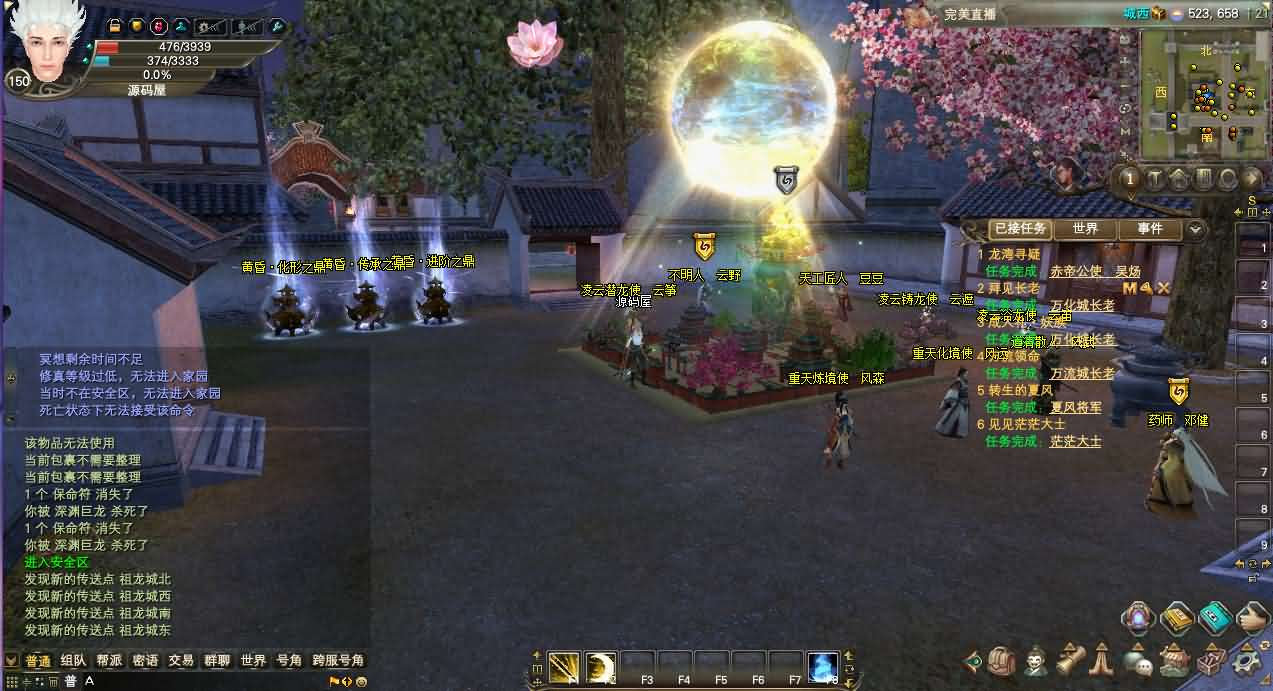Open the yellow book icon

tap(1176, 617)
